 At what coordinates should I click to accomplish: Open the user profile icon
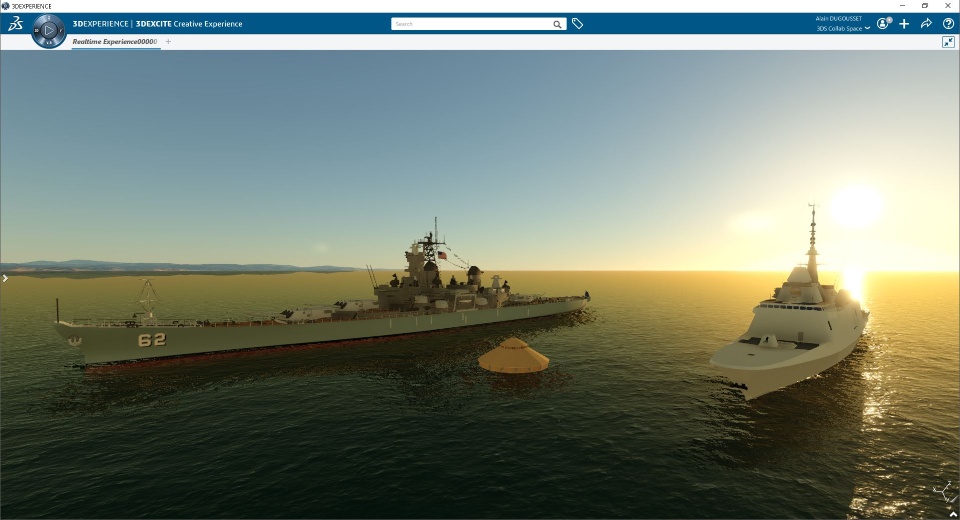(x=883, y=23)
